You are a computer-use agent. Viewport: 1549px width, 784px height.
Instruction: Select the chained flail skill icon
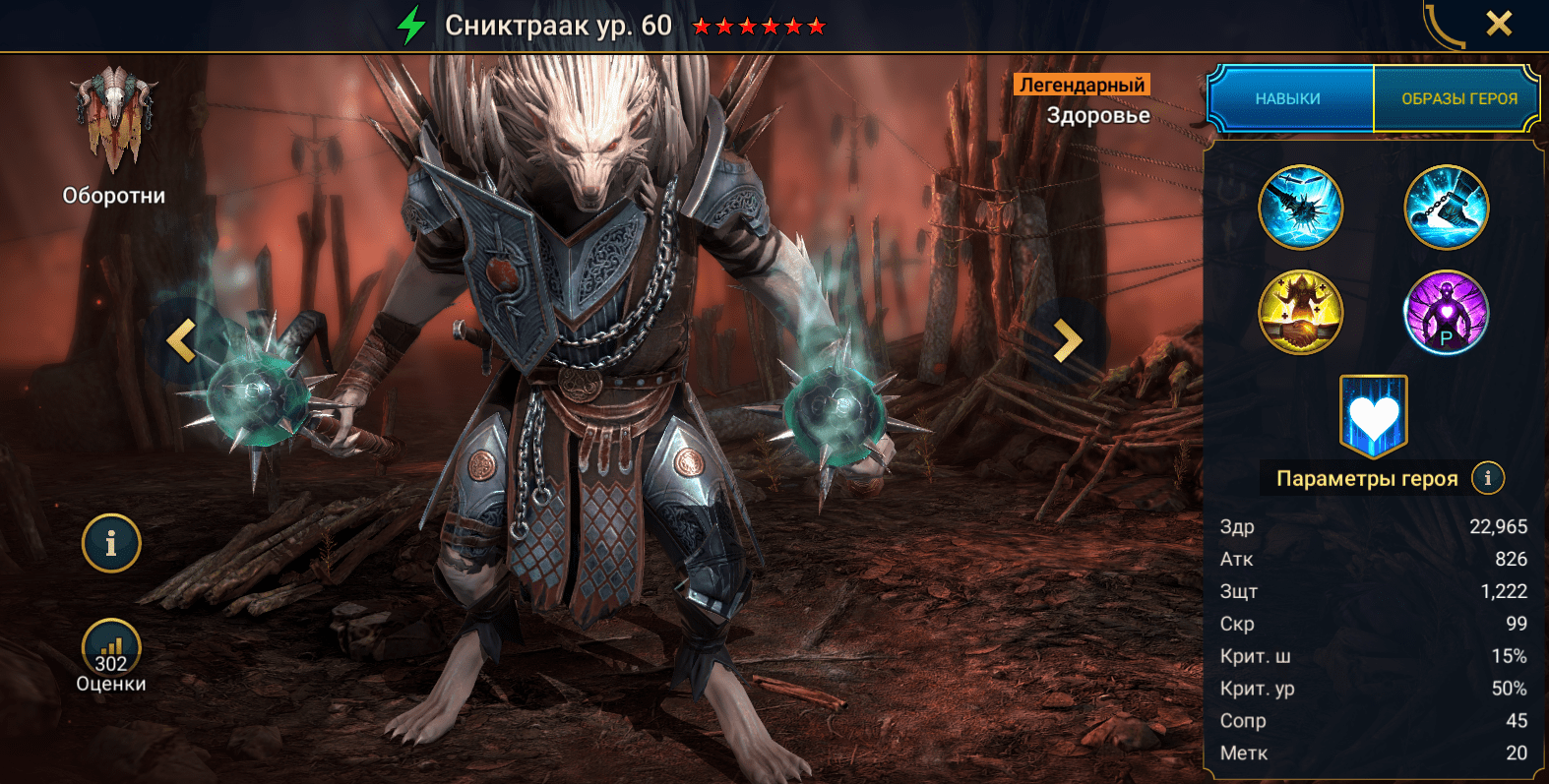pyautogui.click(x=1446, y=208)
